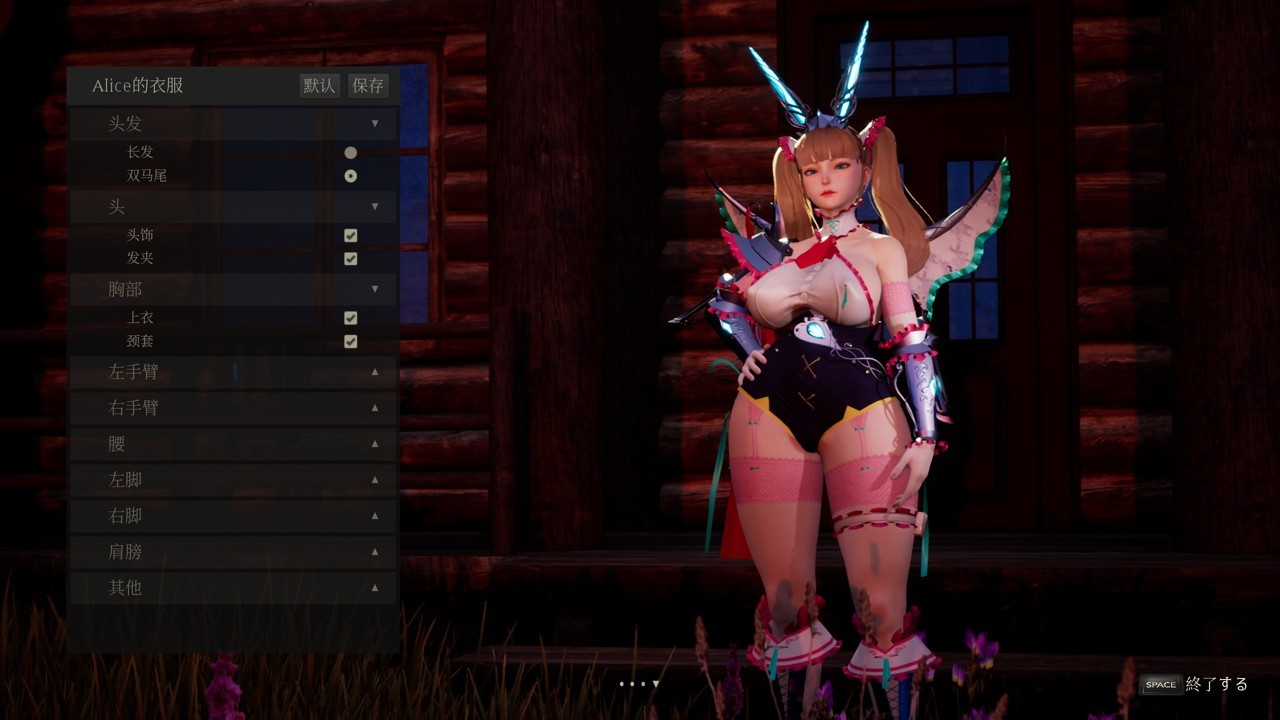Select the 长发 long hair option
Screen dimensions: 1280x720
tap(351, 153)
